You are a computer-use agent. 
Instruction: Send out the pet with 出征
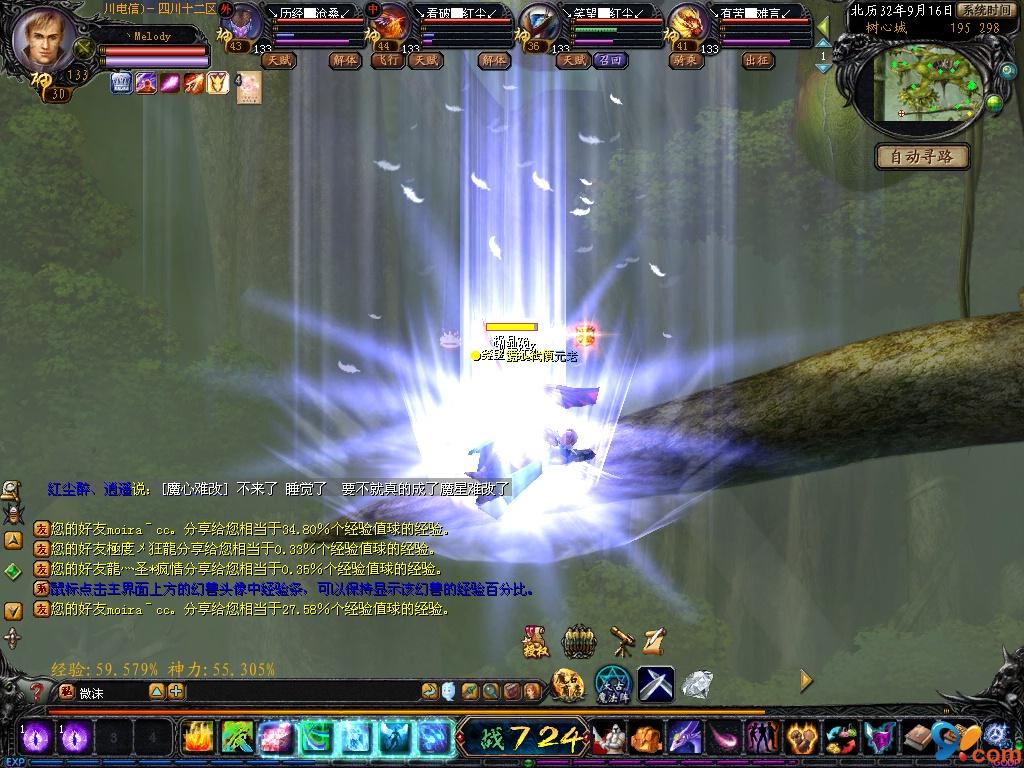758,60
